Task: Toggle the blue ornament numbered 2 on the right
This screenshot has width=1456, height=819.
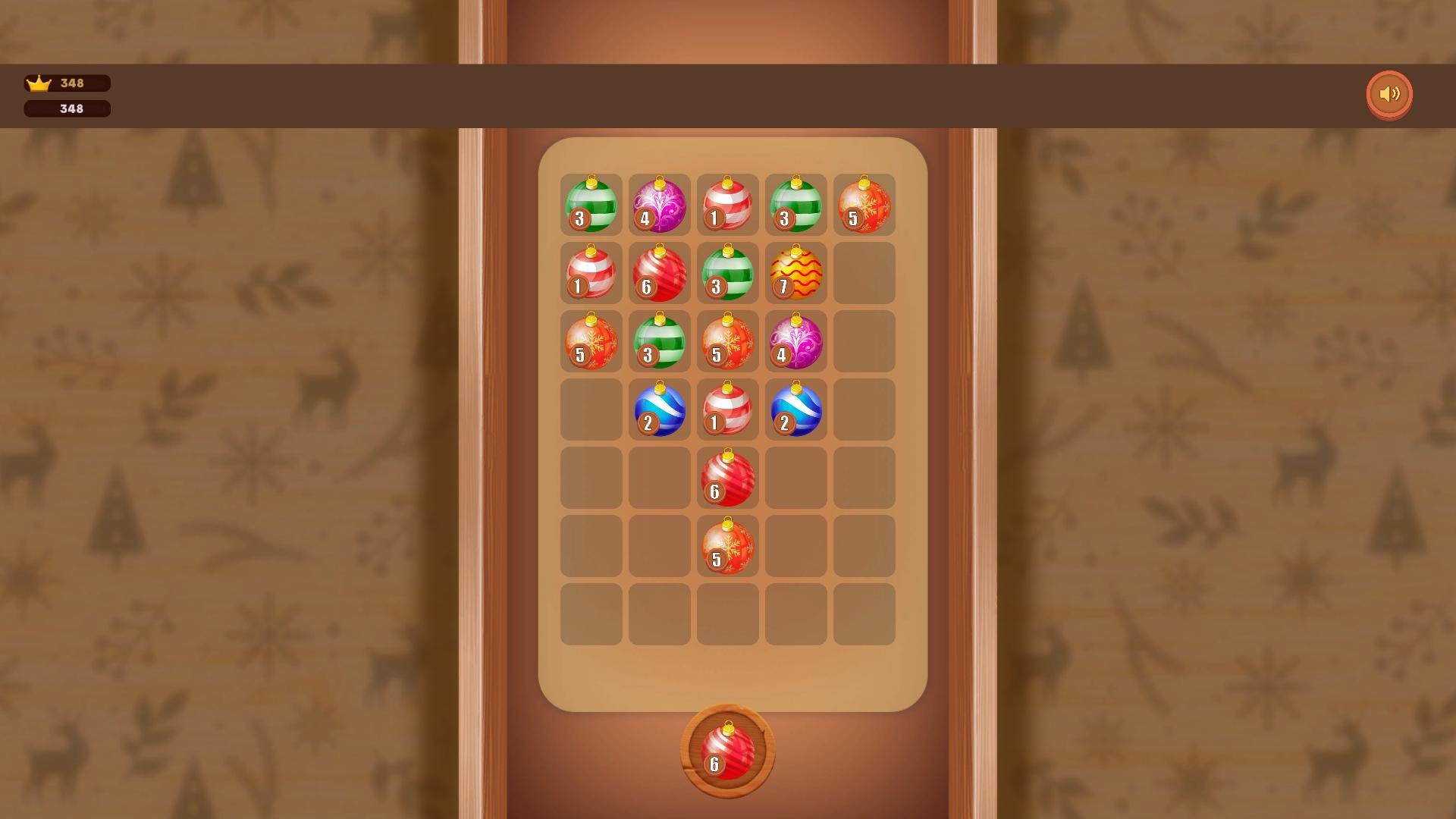Action: point(795,409)
